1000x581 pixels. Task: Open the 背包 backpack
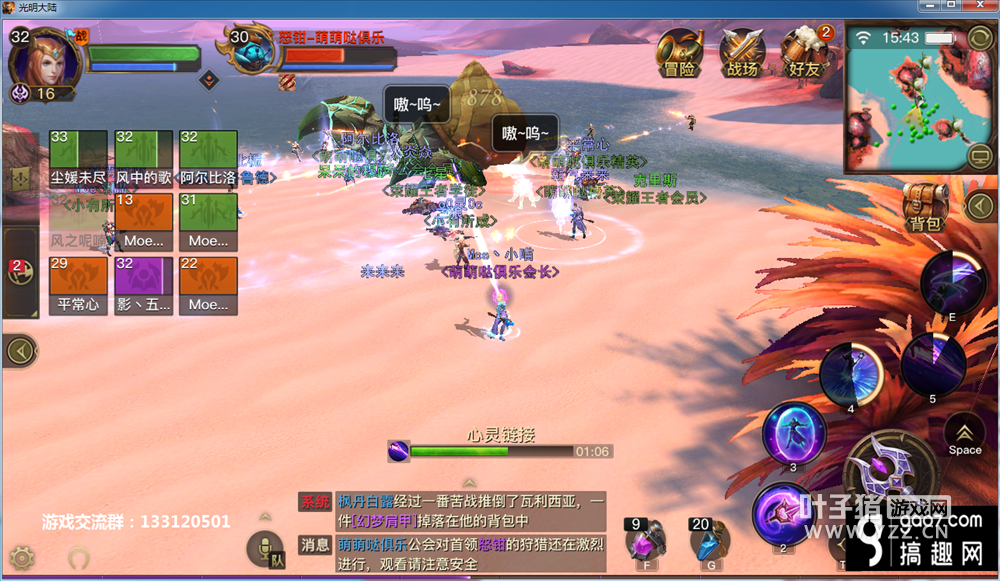(924, 207)
